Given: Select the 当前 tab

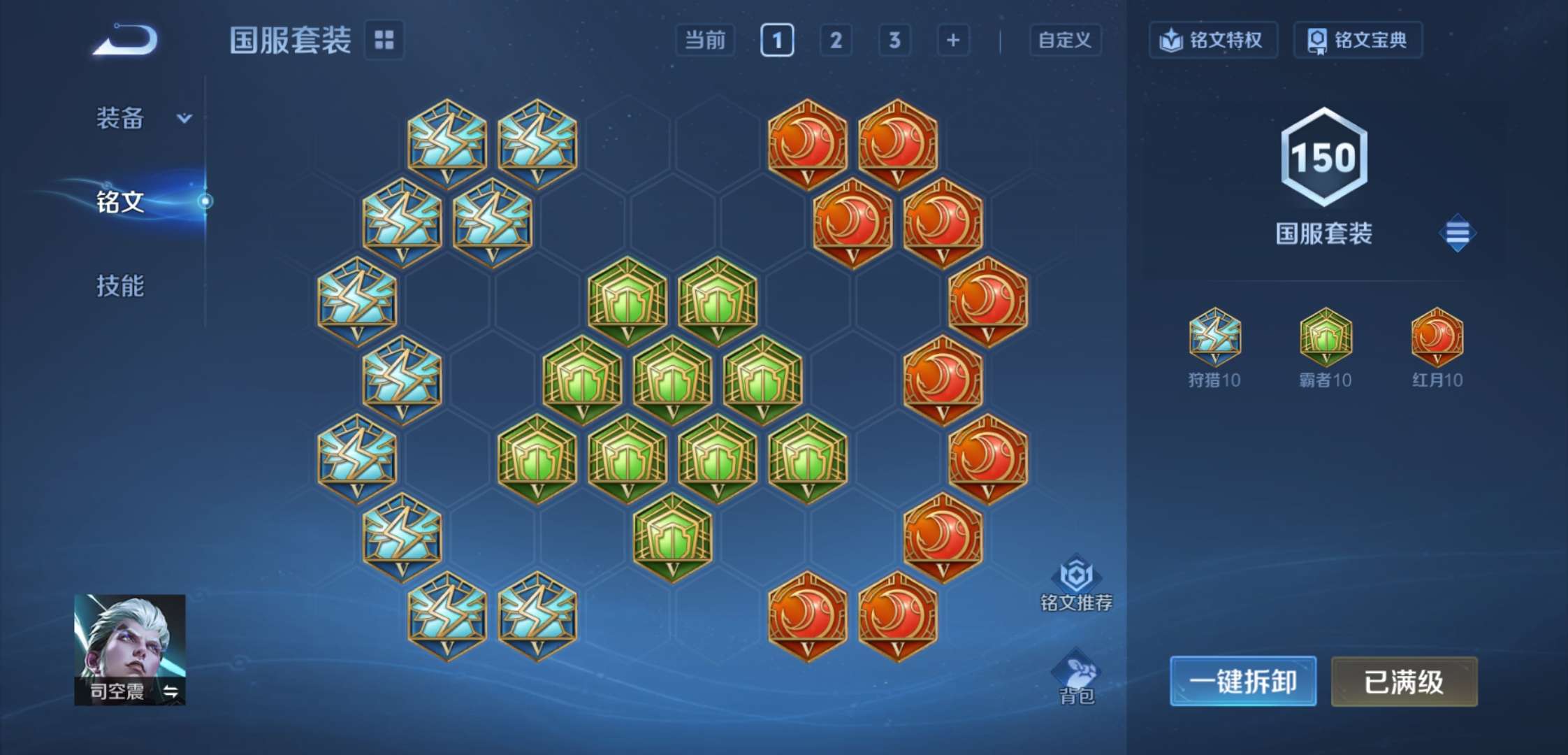Looking at the screenshot, I should [706, 40].
